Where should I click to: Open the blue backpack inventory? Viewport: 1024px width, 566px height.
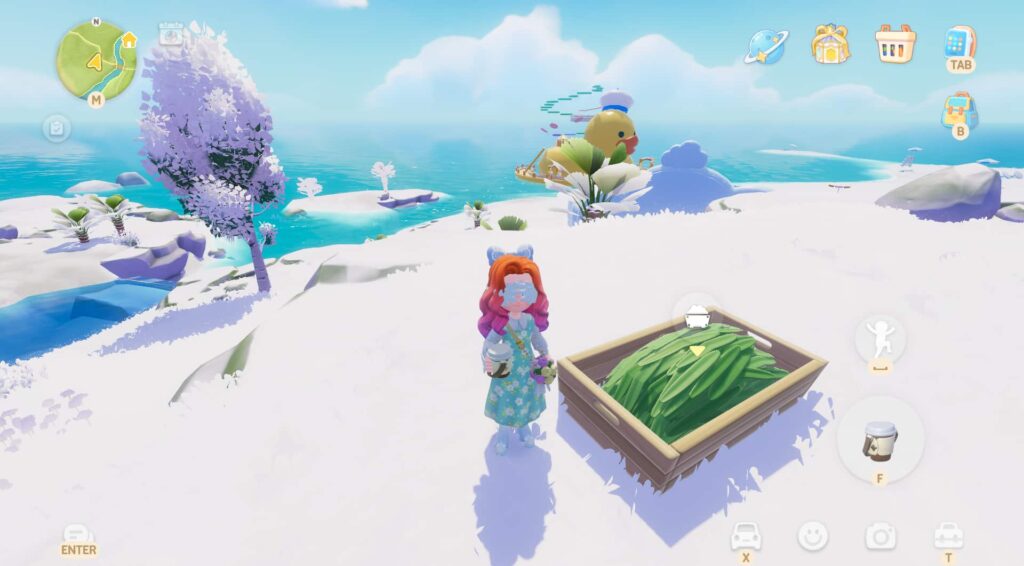tap(959, 109)
